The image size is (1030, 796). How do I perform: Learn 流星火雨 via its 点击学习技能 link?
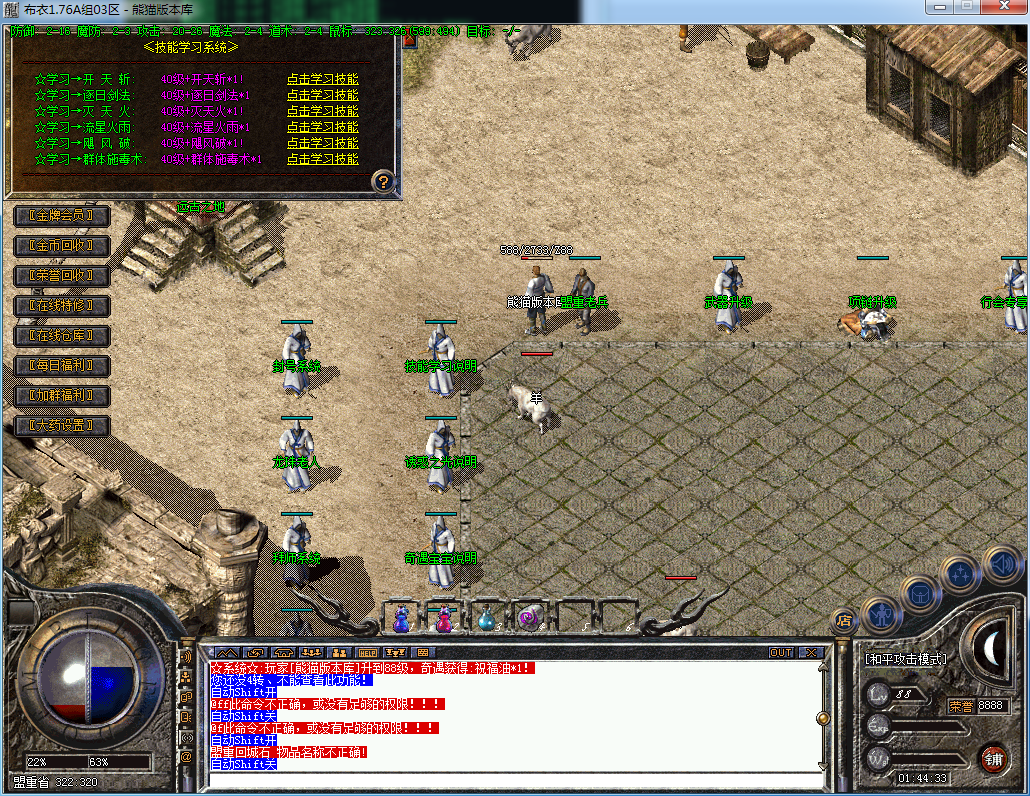click(x=322, y=127)
